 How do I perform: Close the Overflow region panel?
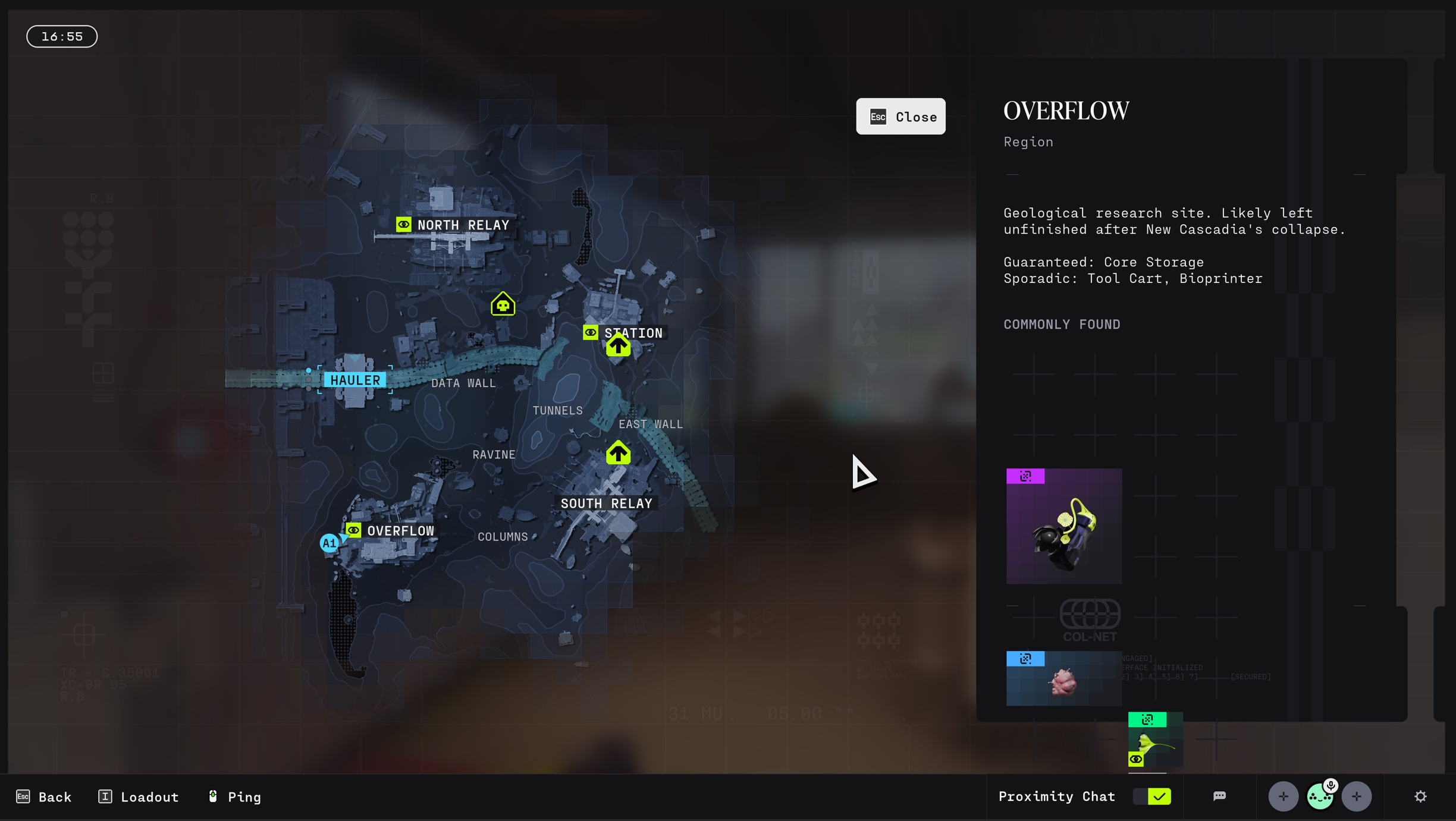(x=900, y=117)
